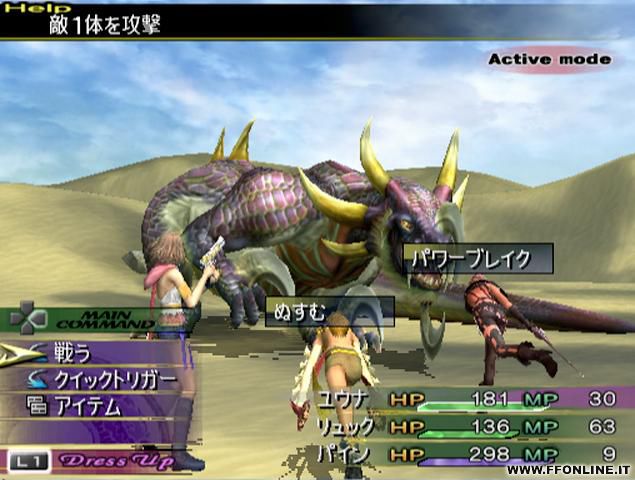Select リュック in the party list
The height and width of the screenshot is (480, 635).
click(346, 427)
